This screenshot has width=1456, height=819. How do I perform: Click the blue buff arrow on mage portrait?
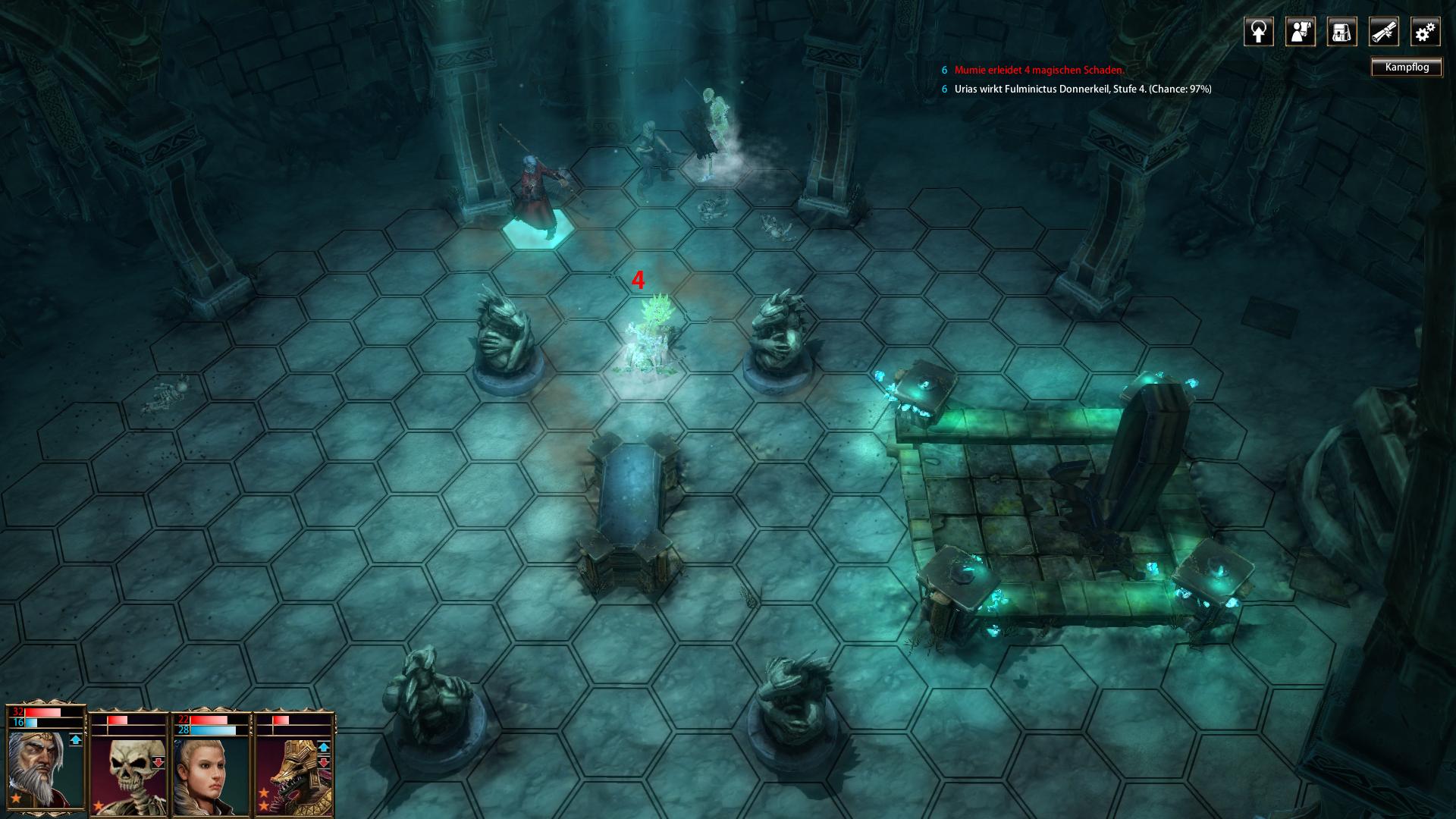76,740
